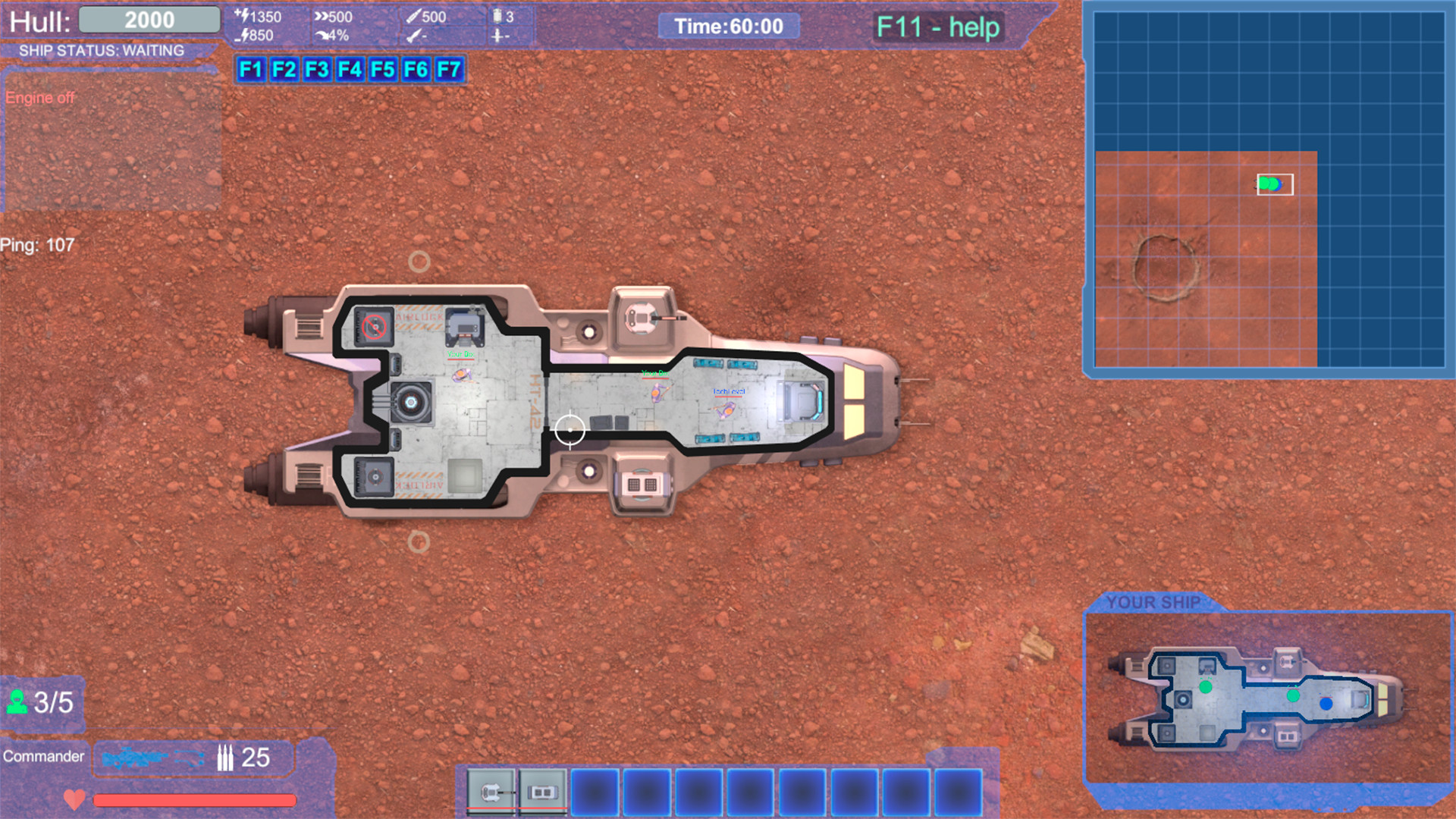Click the bullets icon next to 25
This screenshot has height=819, width=1456.
pos(225,756)
